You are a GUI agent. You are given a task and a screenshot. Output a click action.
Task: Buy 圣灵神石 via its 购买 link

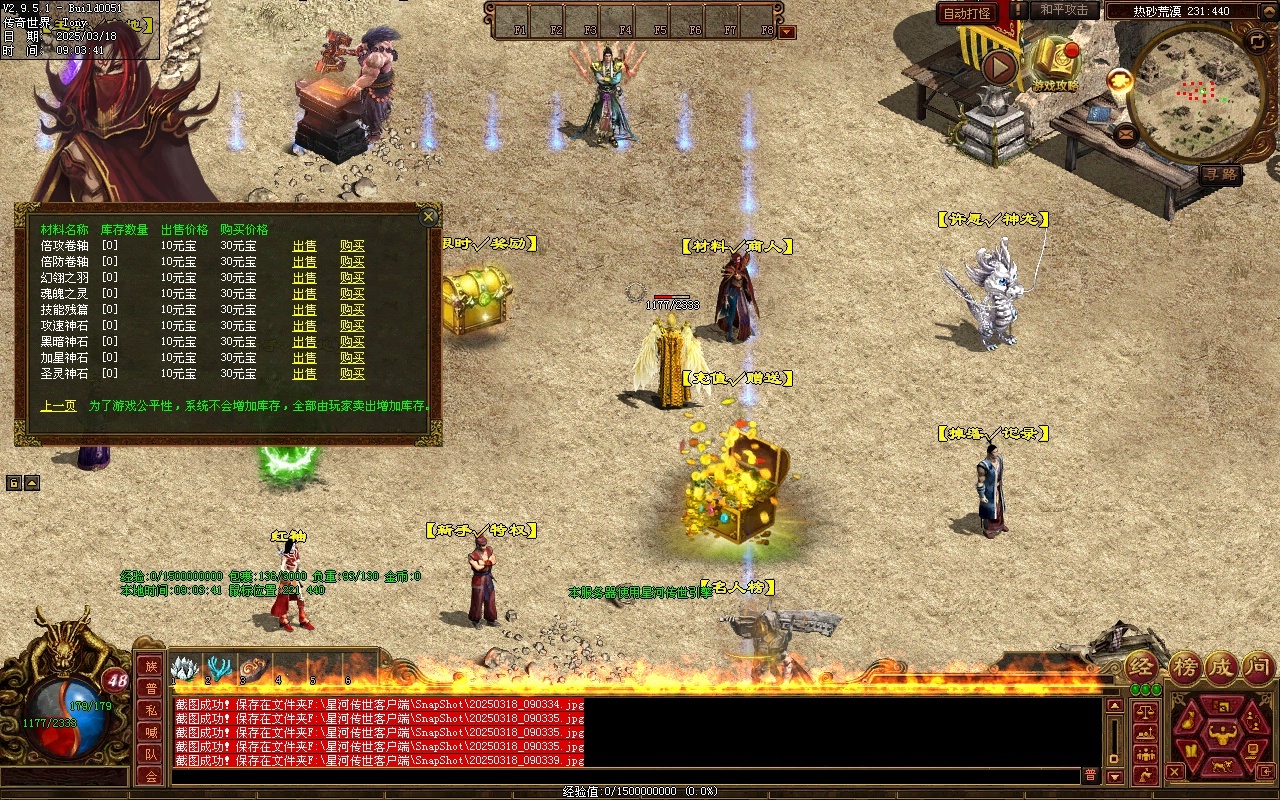pyautogui.click(x=352, y=374)
